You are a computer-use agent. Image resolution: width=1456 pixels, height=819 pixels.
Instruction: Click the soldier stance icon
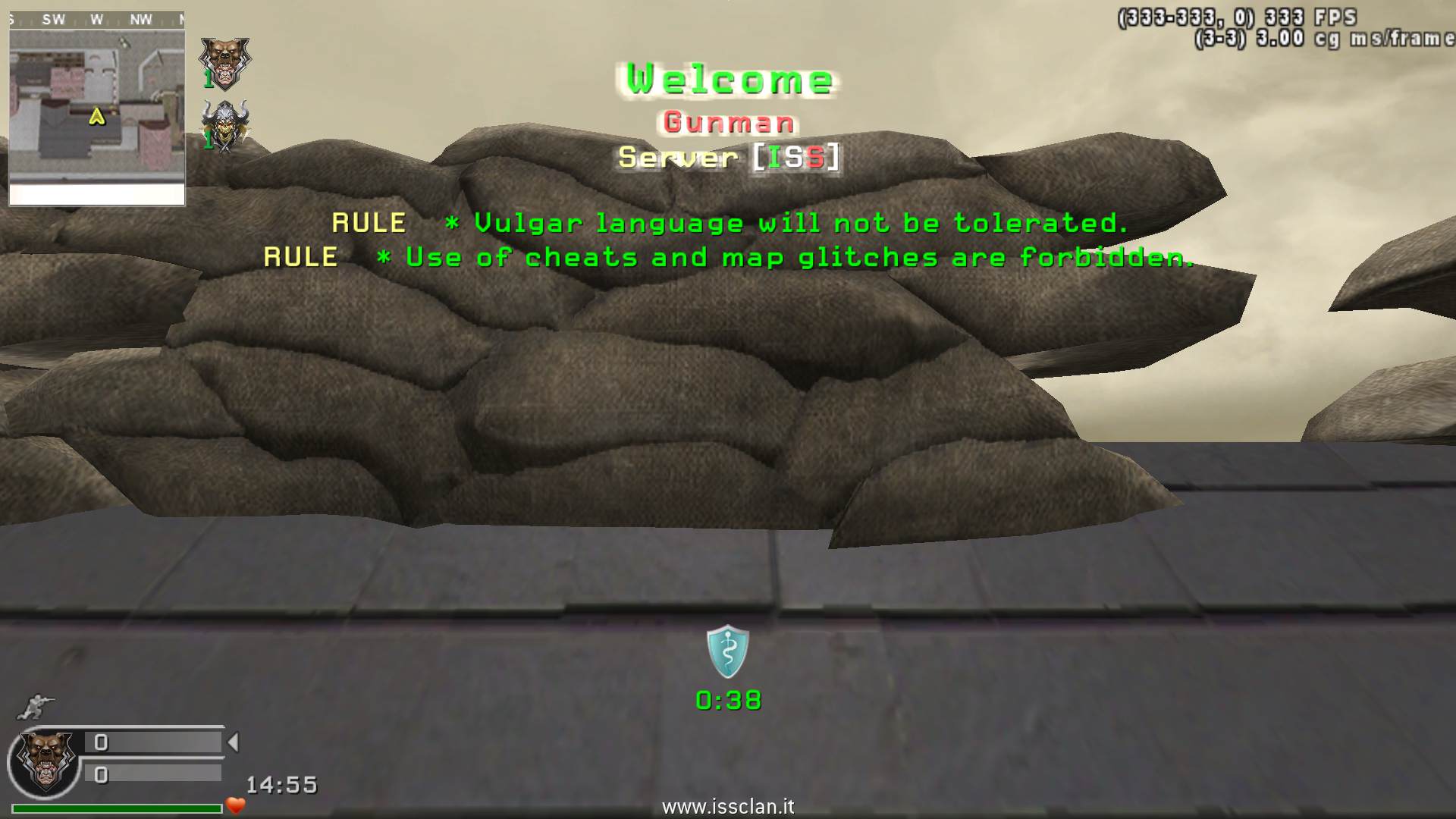[35, 707]
